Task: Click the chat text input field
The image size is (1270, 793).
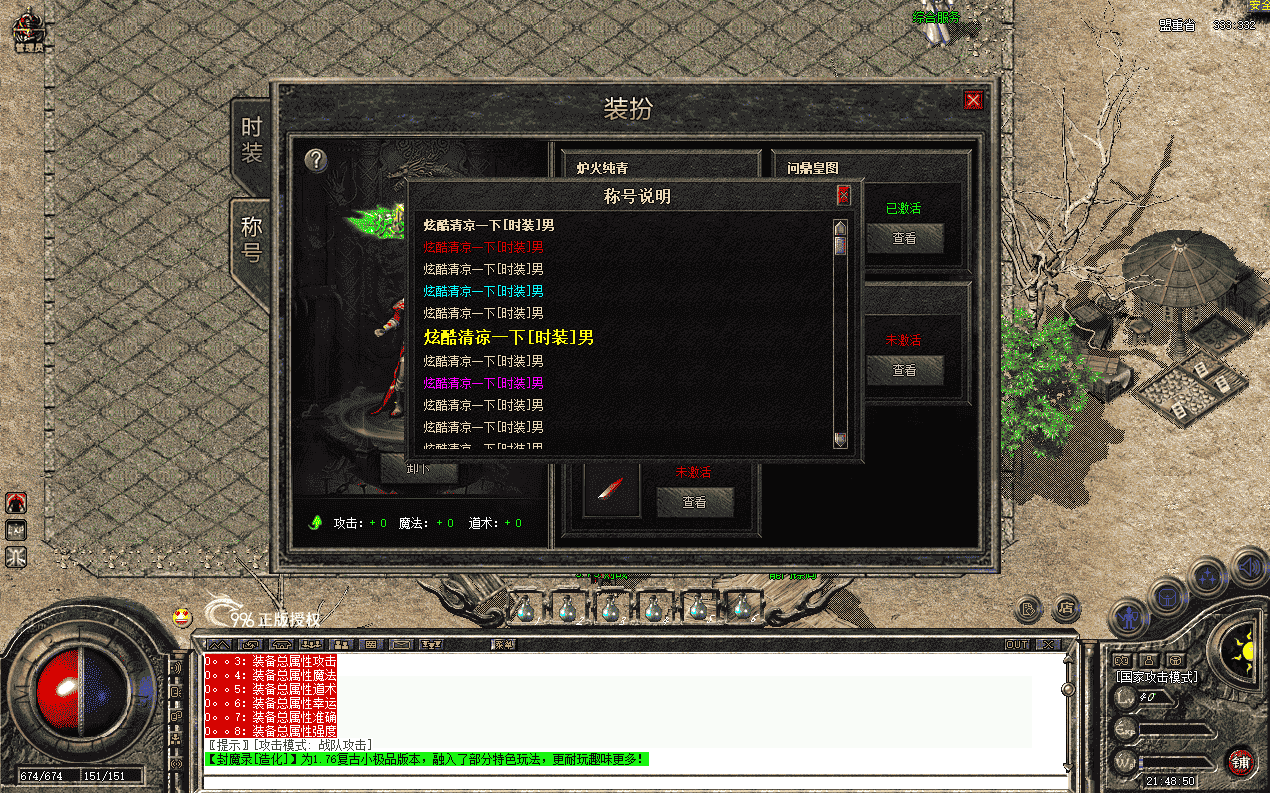Action: pos(630,781)
